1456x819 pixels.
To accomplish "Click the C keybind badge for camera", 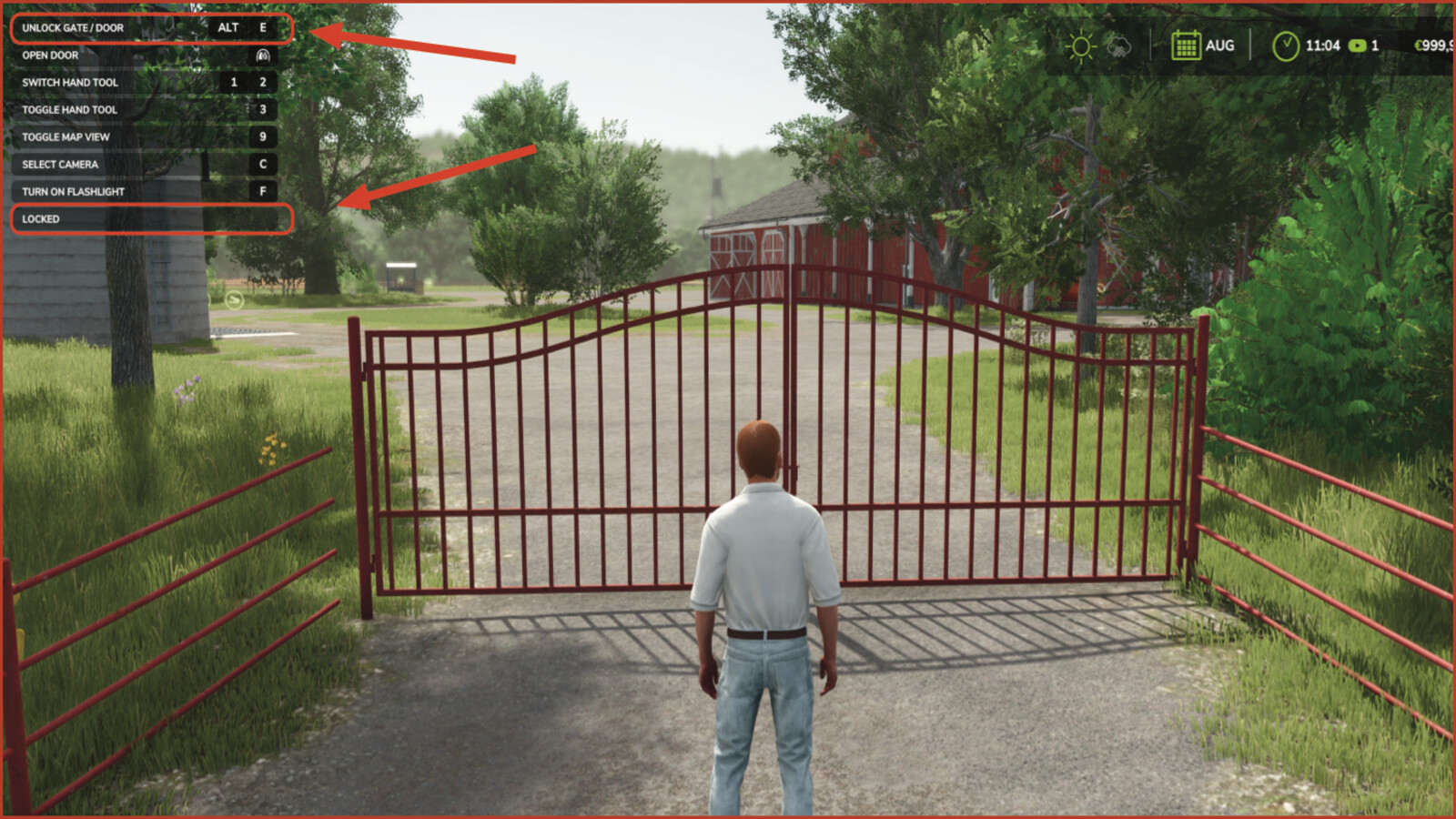I will [264, 165].
